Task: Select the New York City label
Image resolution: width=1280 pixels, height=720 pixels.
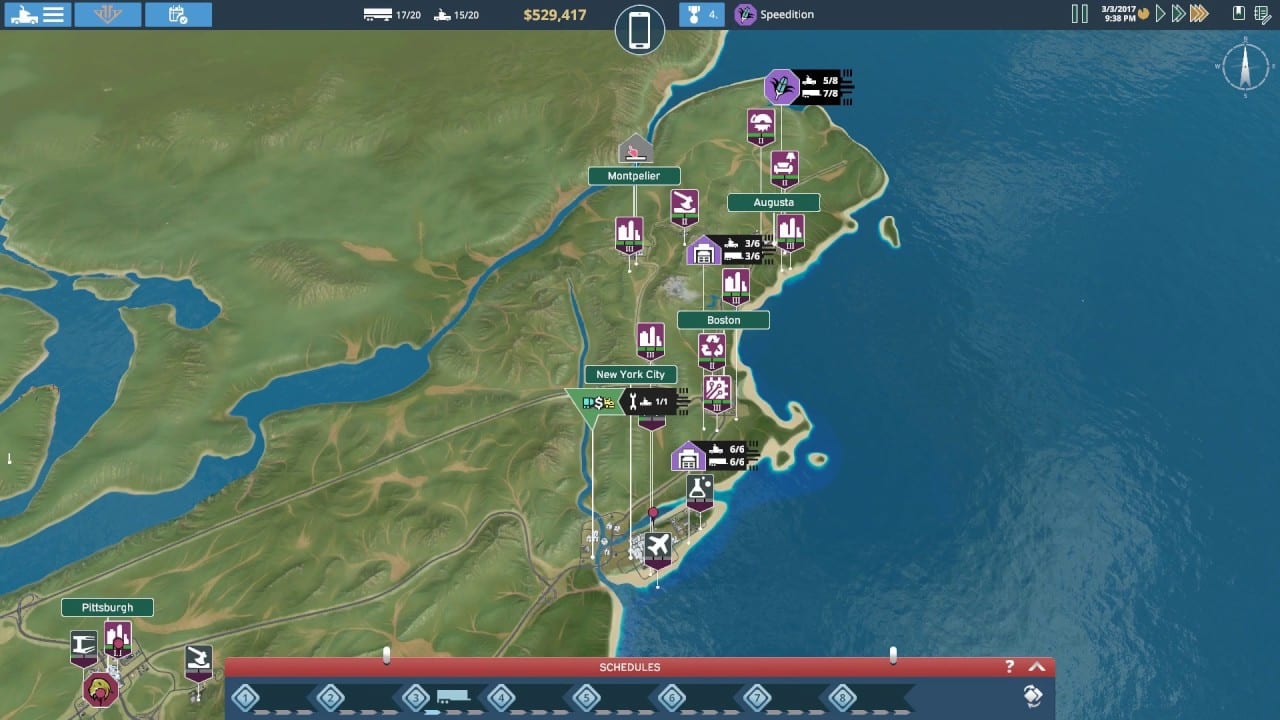Action: [630, 375]
